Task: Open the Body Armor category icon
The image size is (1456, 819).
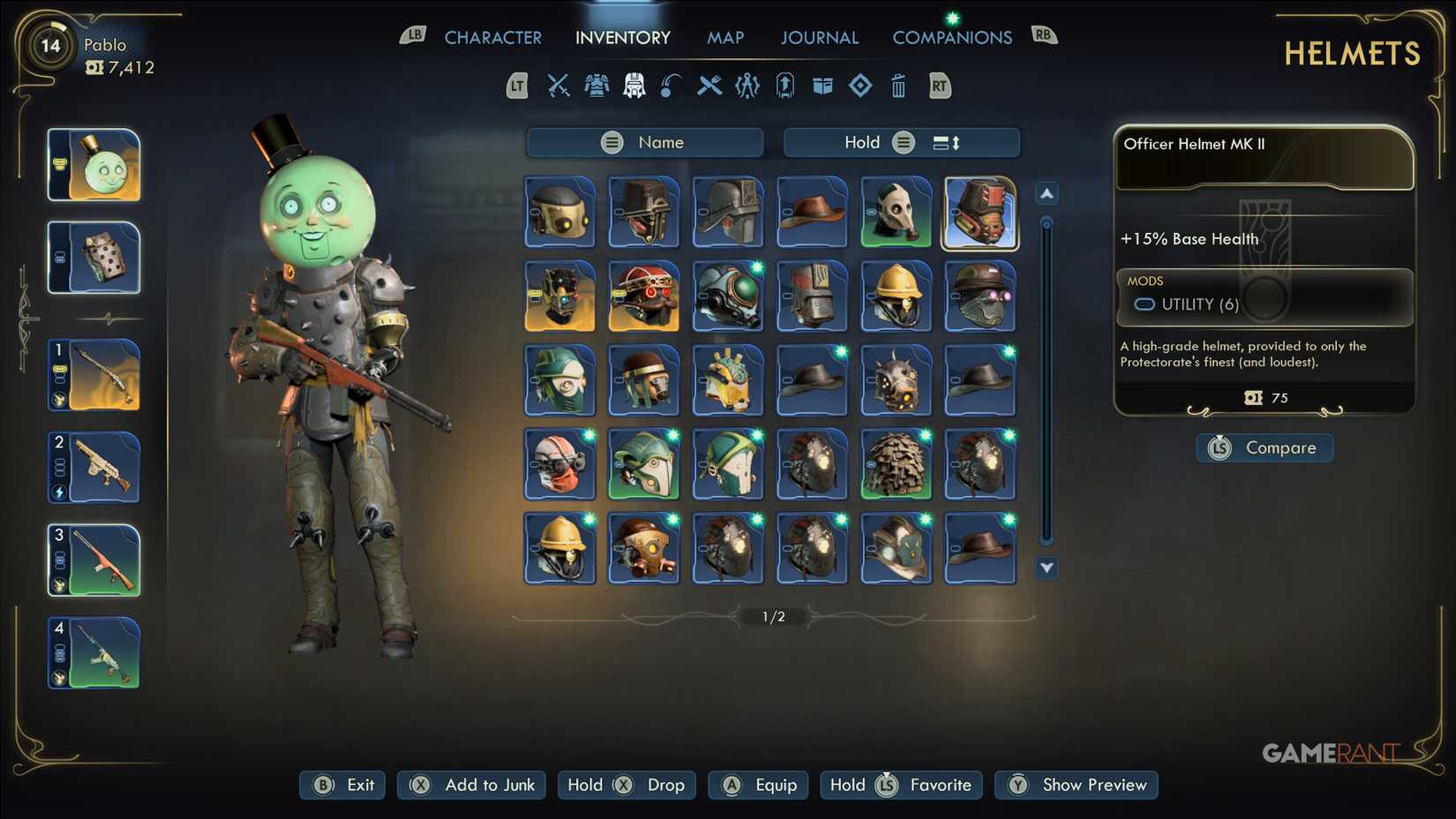Action: point(597,86)
